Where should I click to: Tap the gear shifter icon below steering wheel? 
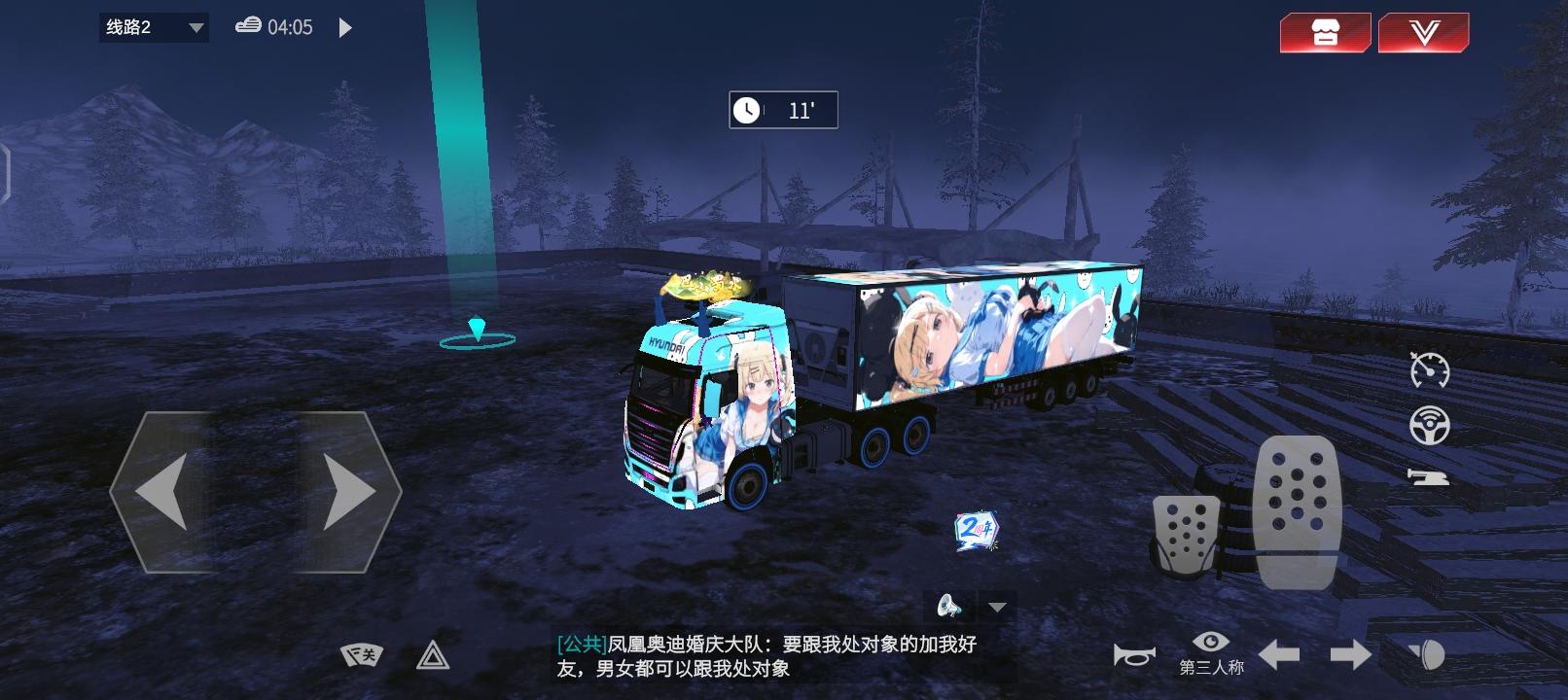(x=1426, y=475)
